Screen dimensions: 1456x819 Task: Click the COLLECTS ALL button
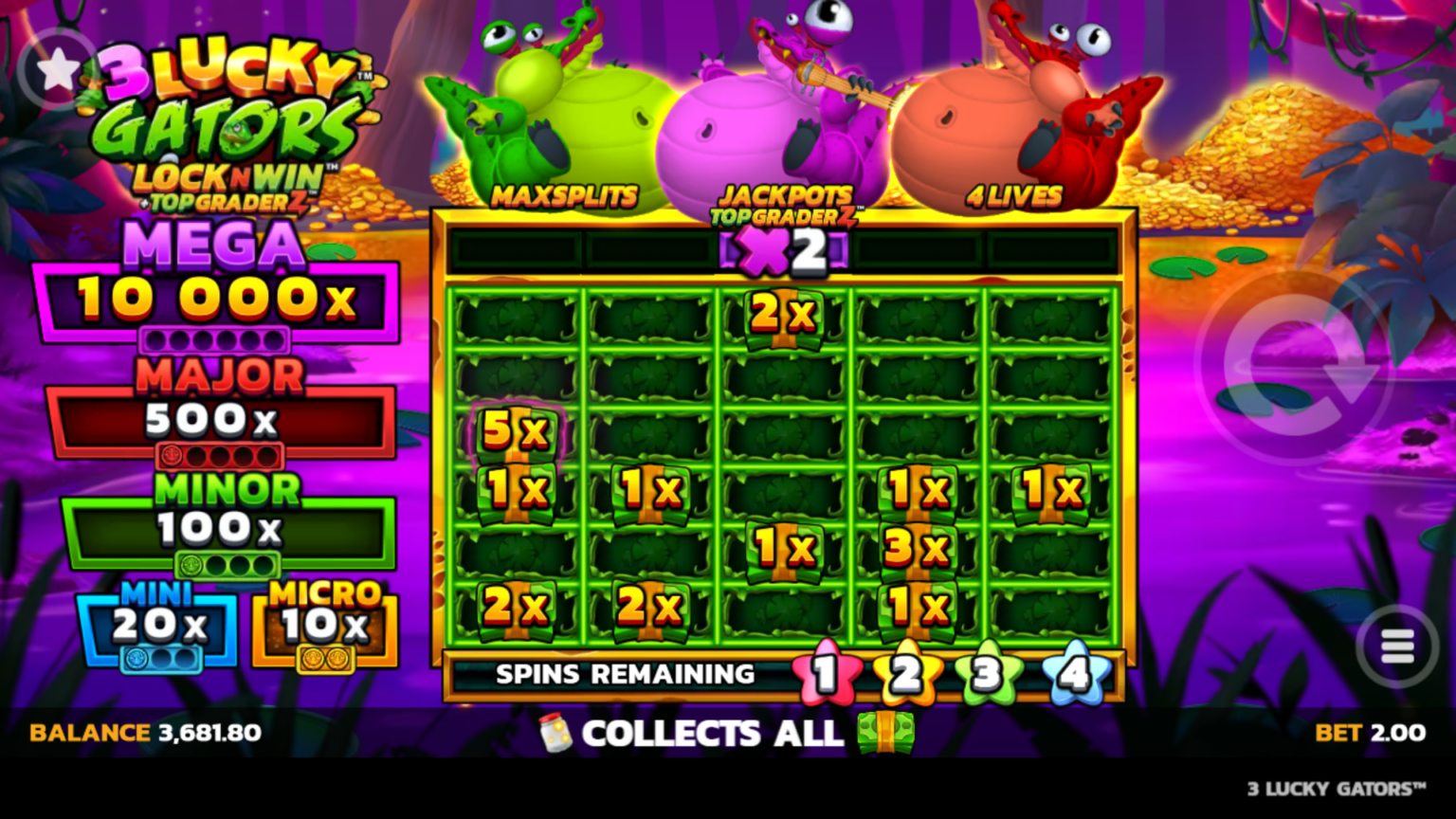point(711,734)
